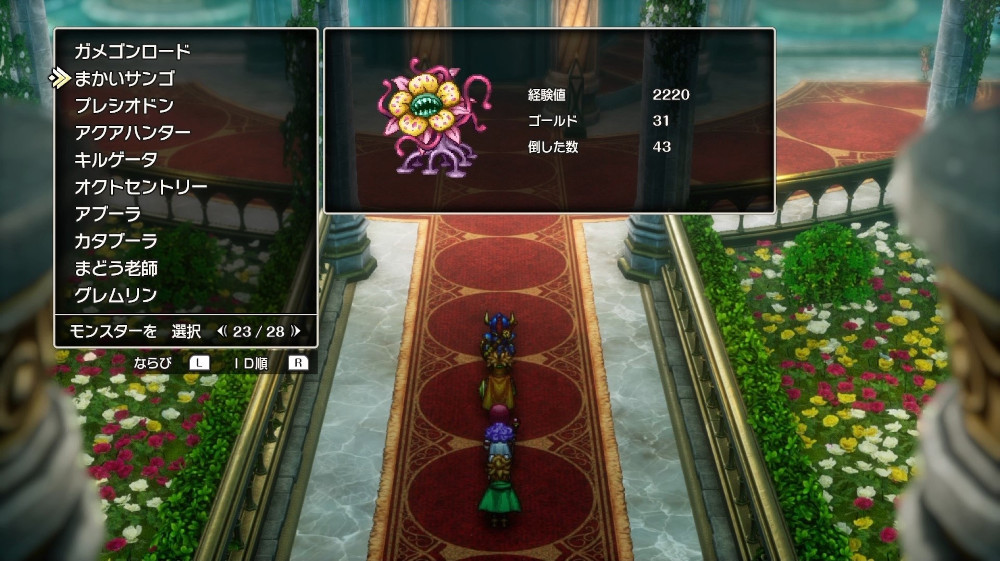Select the アブーラ entry
Viewport: 1000px width, 561px height.
[108, 214]
